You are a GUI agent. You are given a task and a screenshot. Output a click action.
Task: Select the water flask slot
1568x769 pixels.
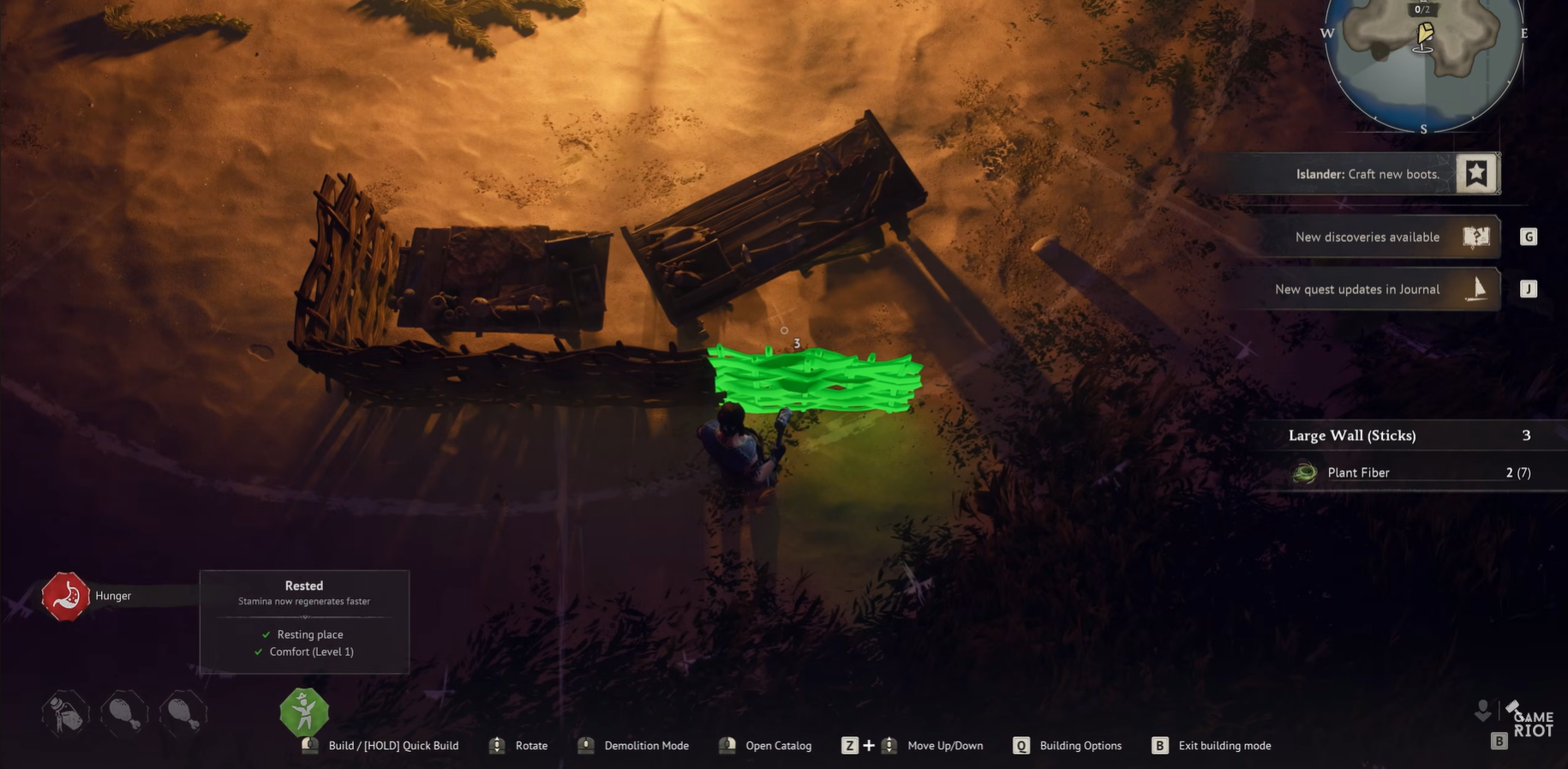65,712
